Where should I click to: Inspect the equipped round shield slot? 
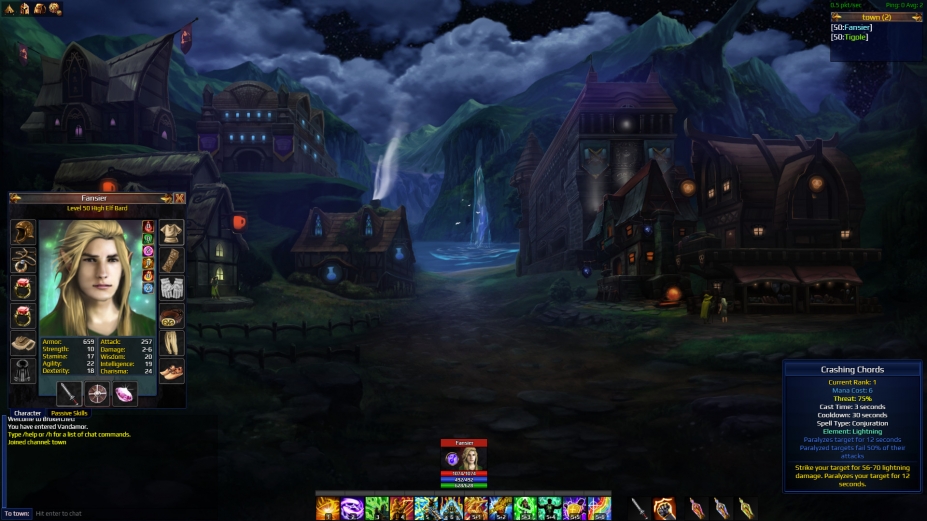click(x=97, y=393)
